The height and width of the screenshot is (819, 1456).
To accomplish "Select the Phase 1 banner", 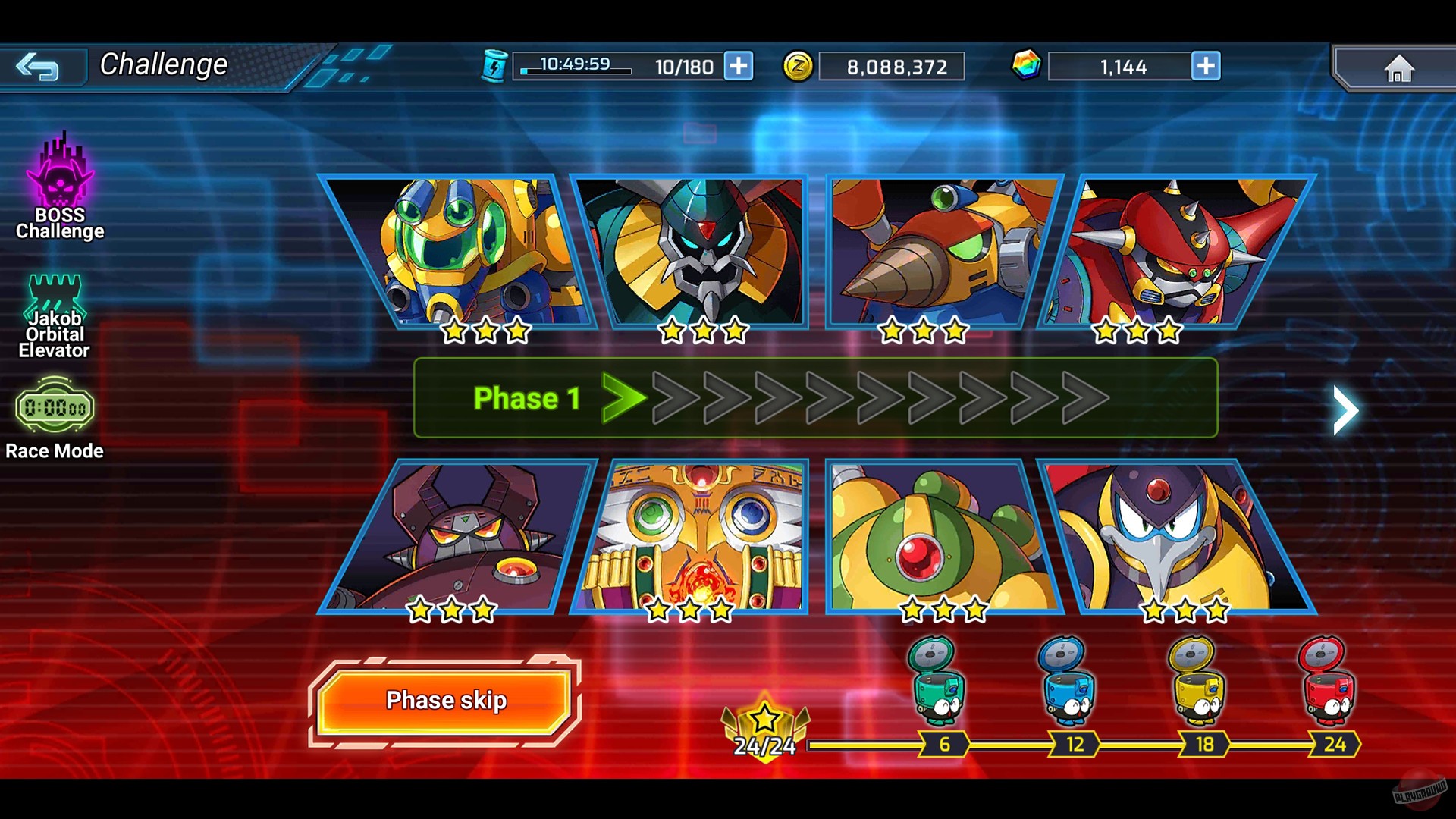I will (x=527, y=397).
